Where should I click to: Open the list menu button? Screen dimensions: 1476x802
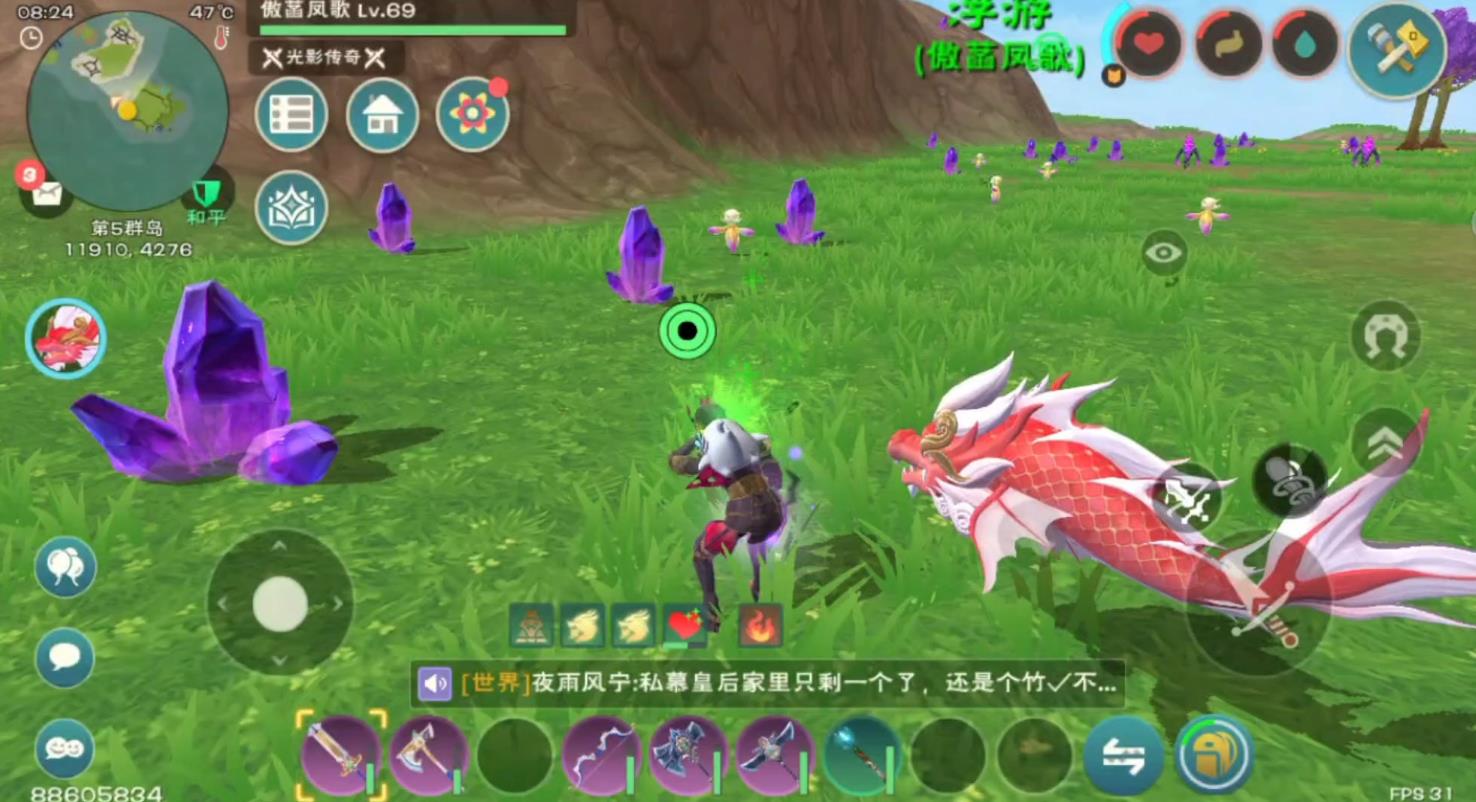pos(291,115)
